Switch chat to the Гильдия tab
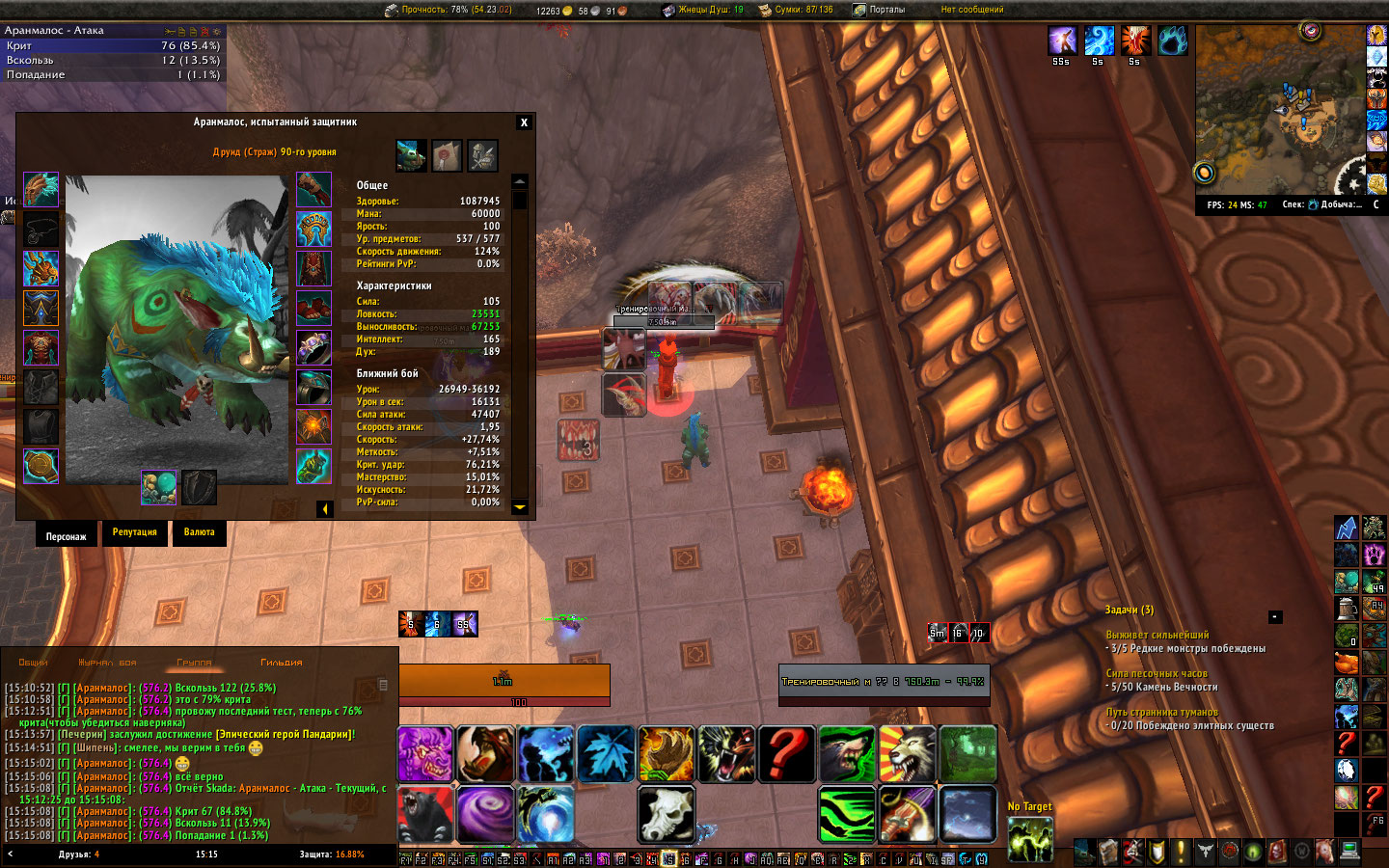The height and width of the screenshot is (868, 1389). (x=282, y=663)
